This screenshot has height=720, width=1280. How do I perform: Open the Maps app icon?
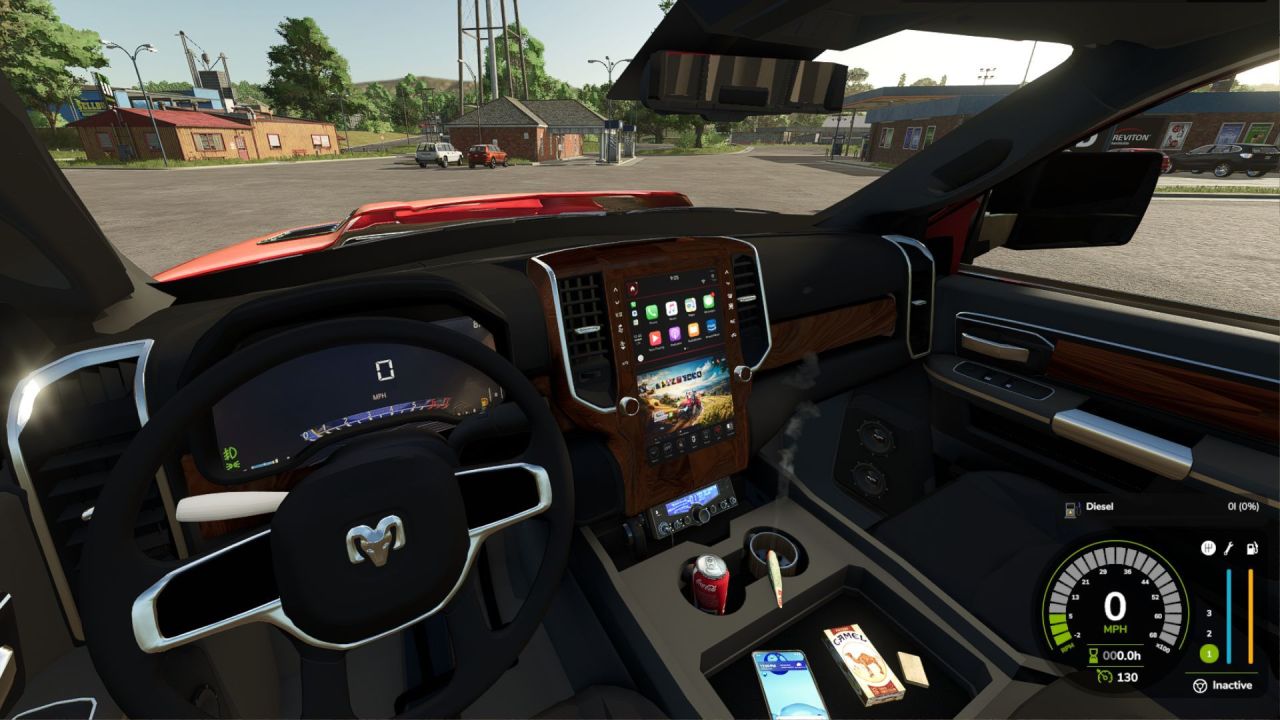[x=690, y=304]
